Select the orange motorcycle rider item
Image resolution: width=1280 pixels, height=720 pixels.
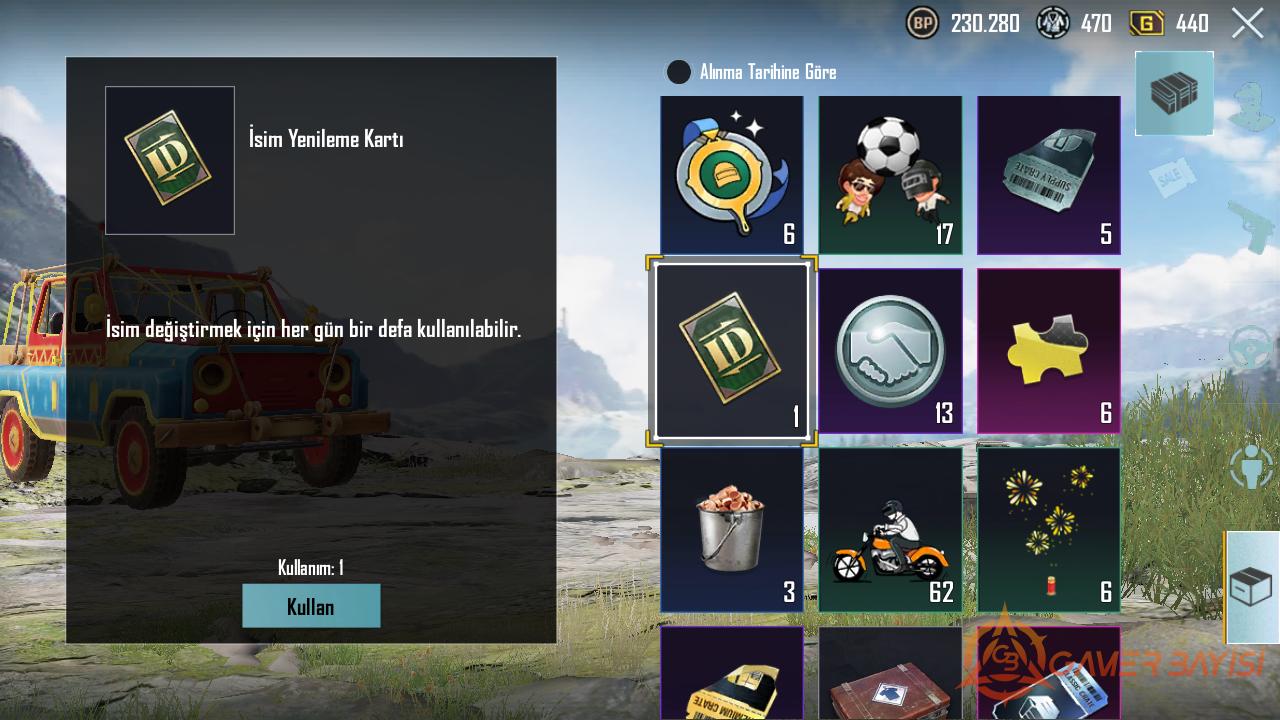(890, 530)
